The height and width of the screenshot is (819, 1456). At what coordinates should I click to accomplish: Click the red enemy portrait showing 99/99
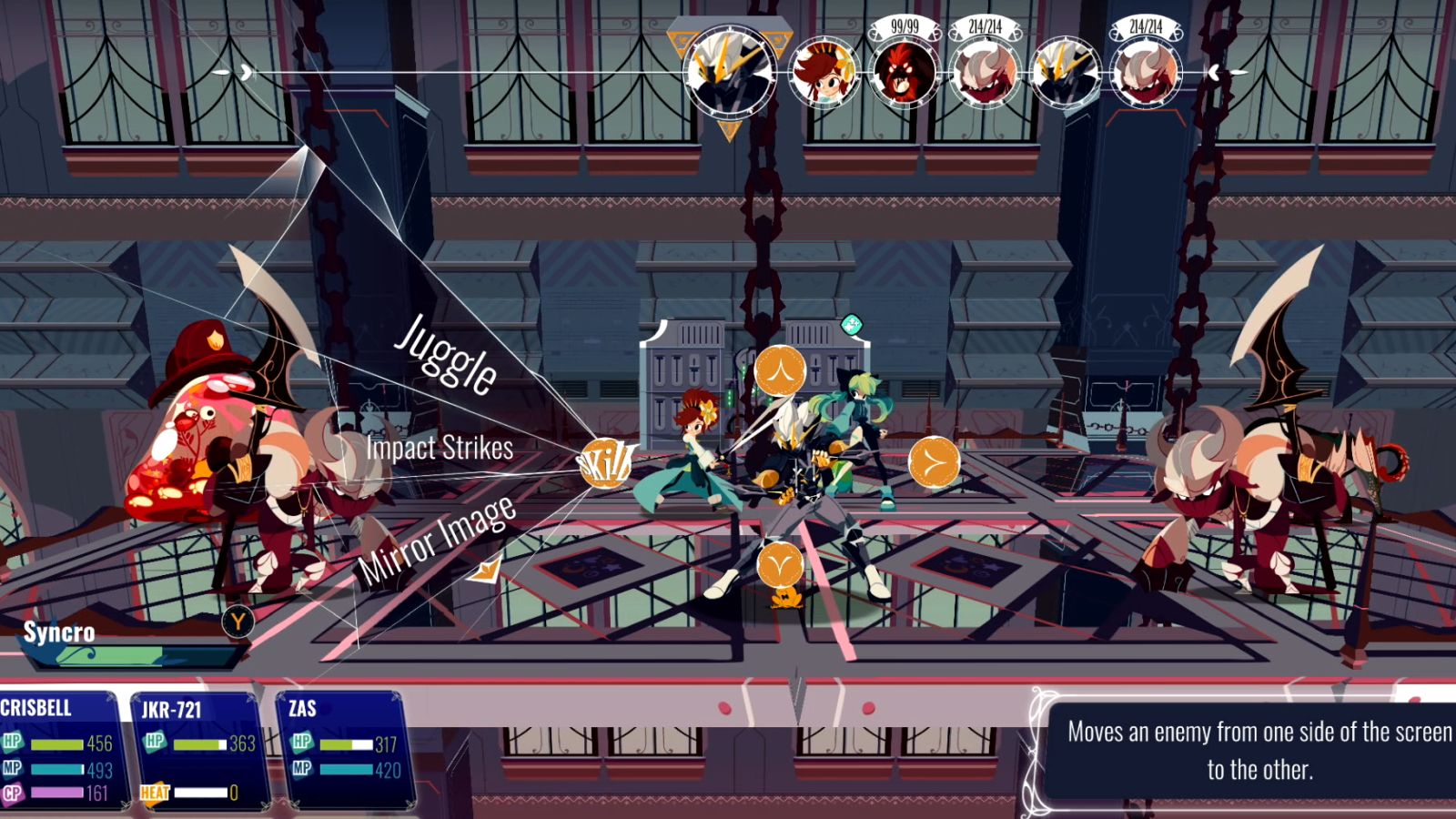[x=904, y=71]
